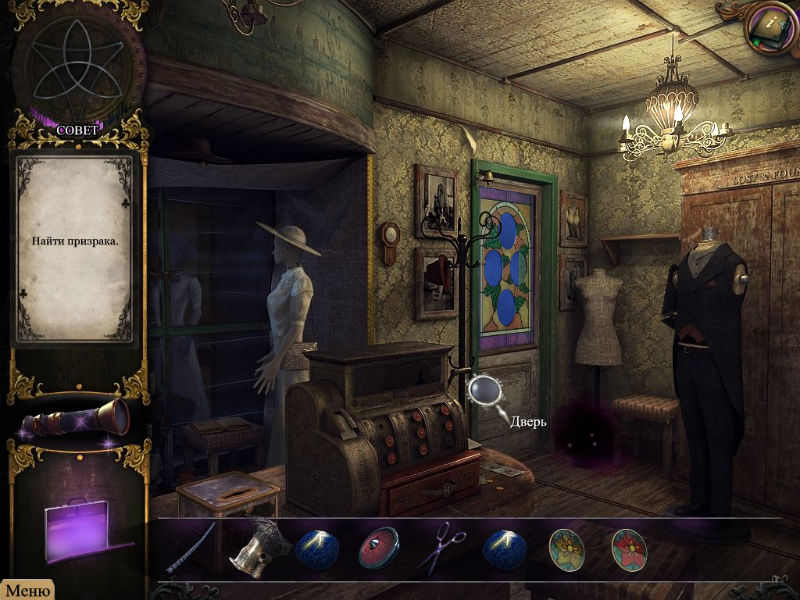Select the dark curved rod inventory item
800x600 pixels.
pos(191,548)
